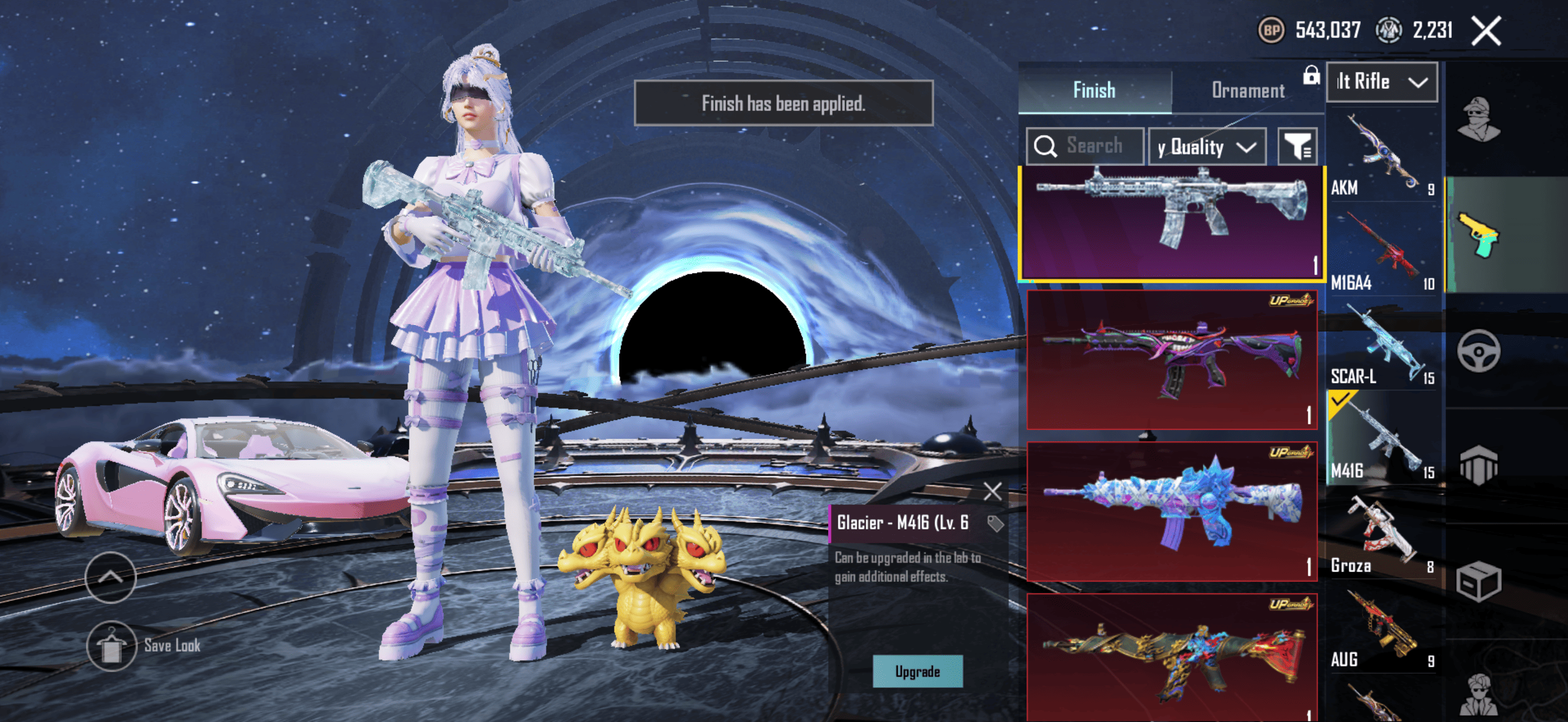Switch to the Ornament tab
Screen dimensions: 1568x722
click(x=1248, y=91)
